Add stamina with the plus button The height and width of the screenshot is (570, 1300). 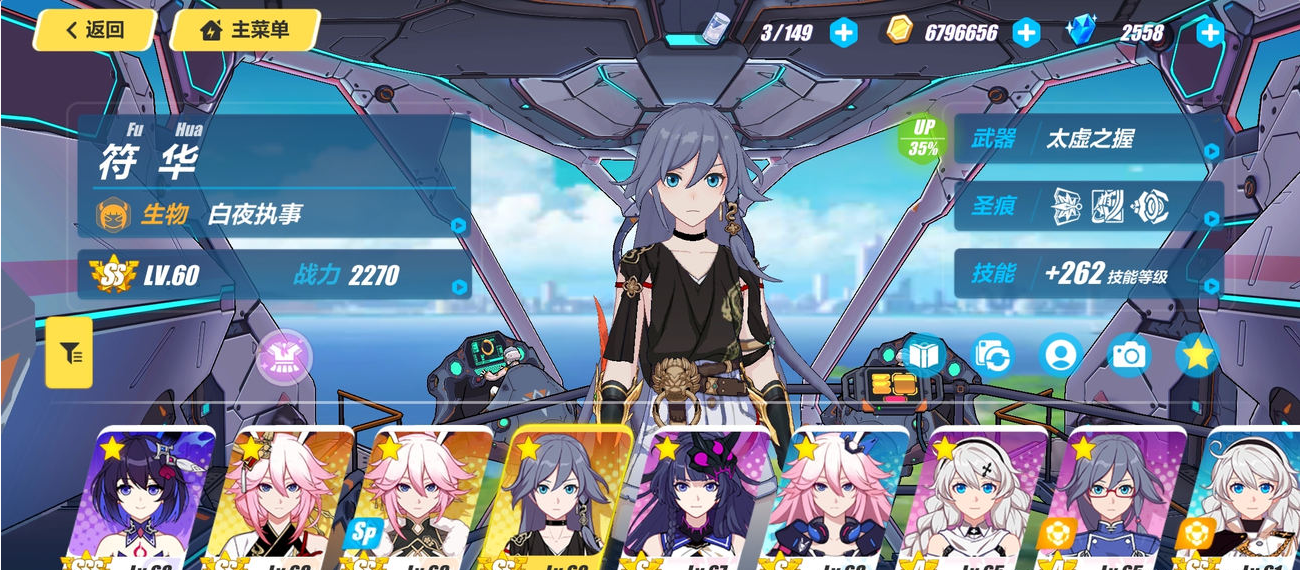point(844,32)
